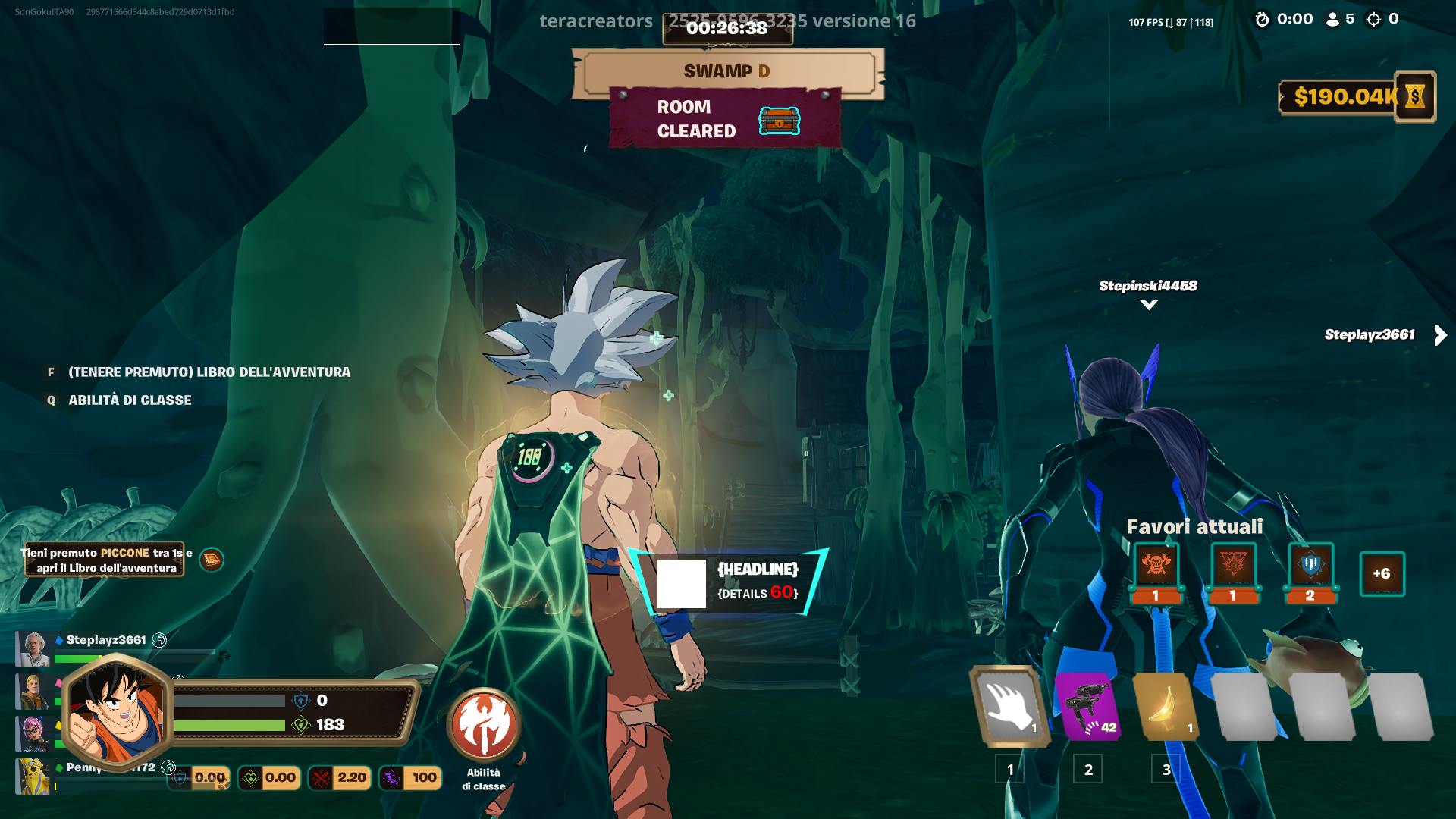The height and width of the screenshot is (819, 1456).
Task: Equip the dual pistols in the purple slot
Action: tap(1089, 707)
